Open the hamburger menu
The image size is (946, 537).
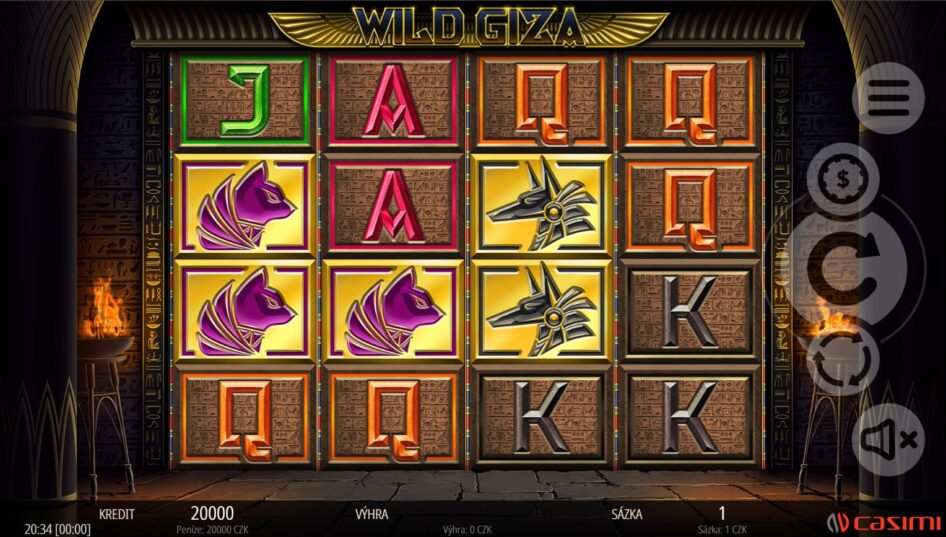(x=888, y=97)
